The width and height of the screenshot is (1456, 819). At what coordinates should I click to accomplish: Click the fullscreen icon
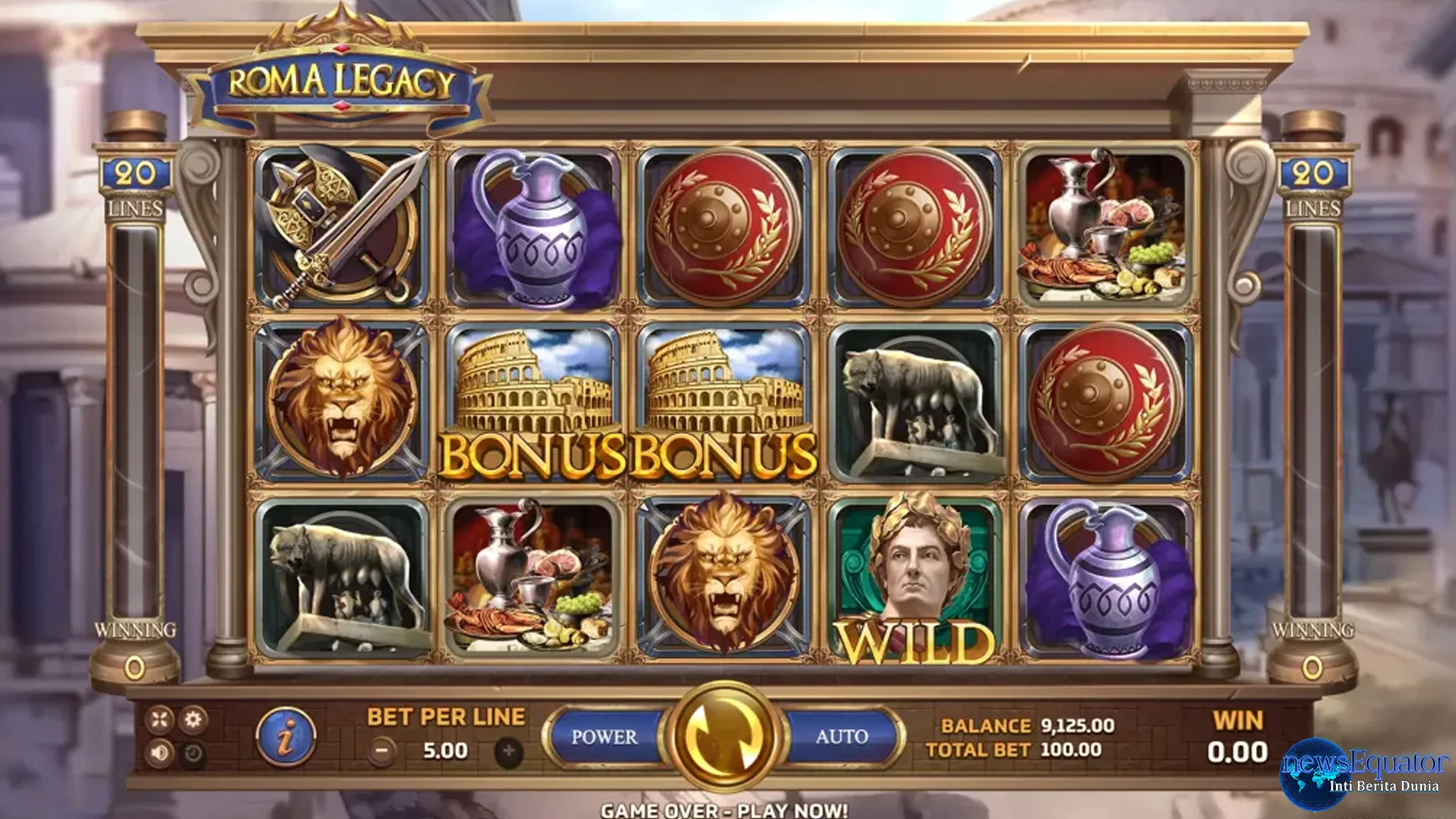[x=159, y=718]
